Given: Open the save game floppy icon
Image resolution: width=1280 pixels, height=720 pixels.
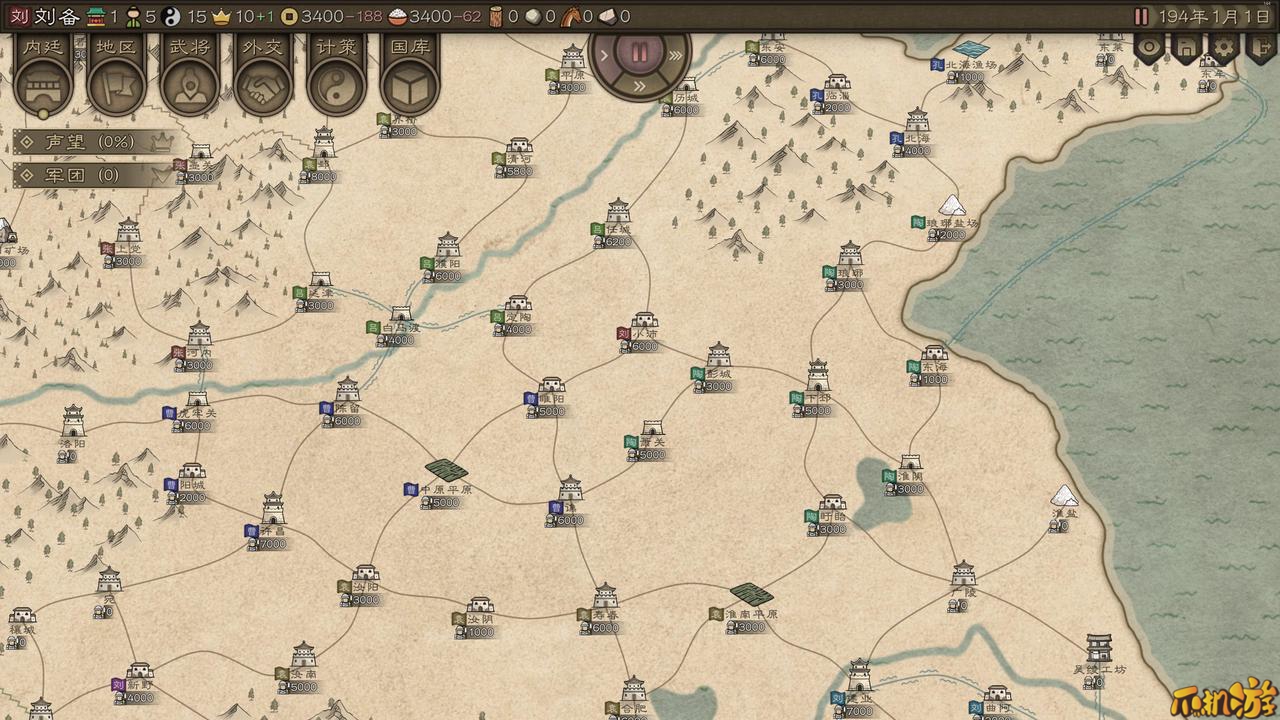Looking at the screenshot, I should 1185,47.
